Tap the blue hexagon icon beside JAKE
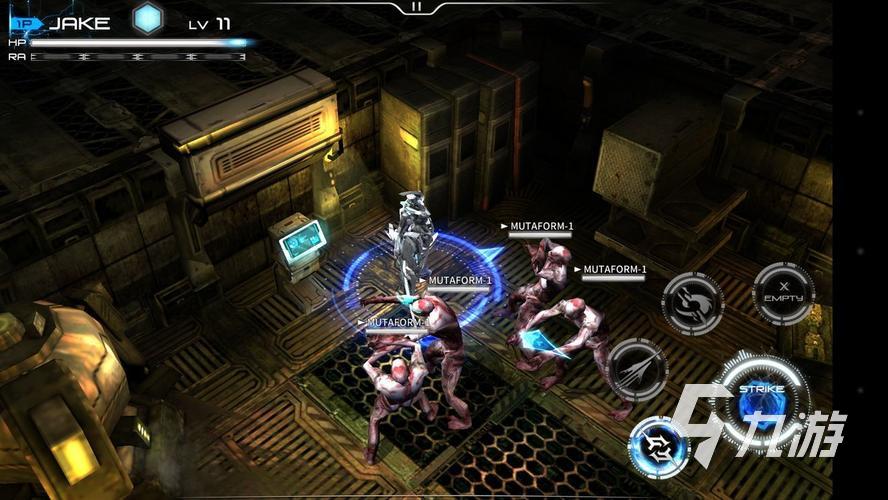 click(148, 19)
